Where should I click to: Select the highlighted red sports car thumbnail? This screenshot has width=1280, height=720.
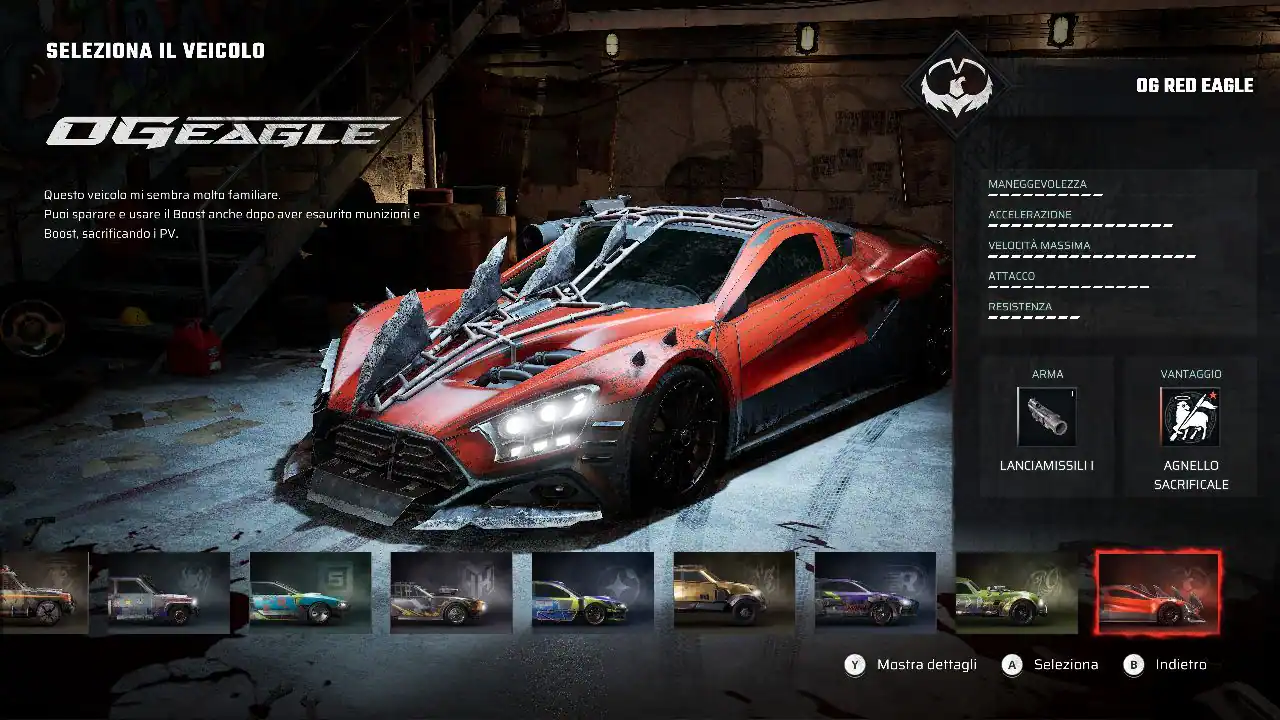pyautogui.click(x=1157, y=594)
